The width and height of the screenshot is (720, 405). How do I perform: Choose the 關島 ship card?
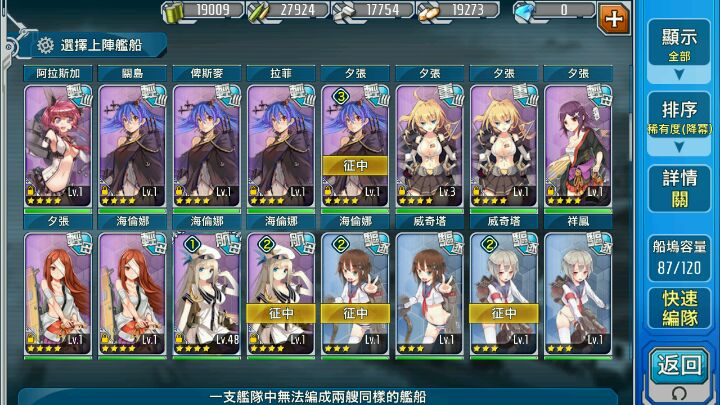(x=132, y=140)
